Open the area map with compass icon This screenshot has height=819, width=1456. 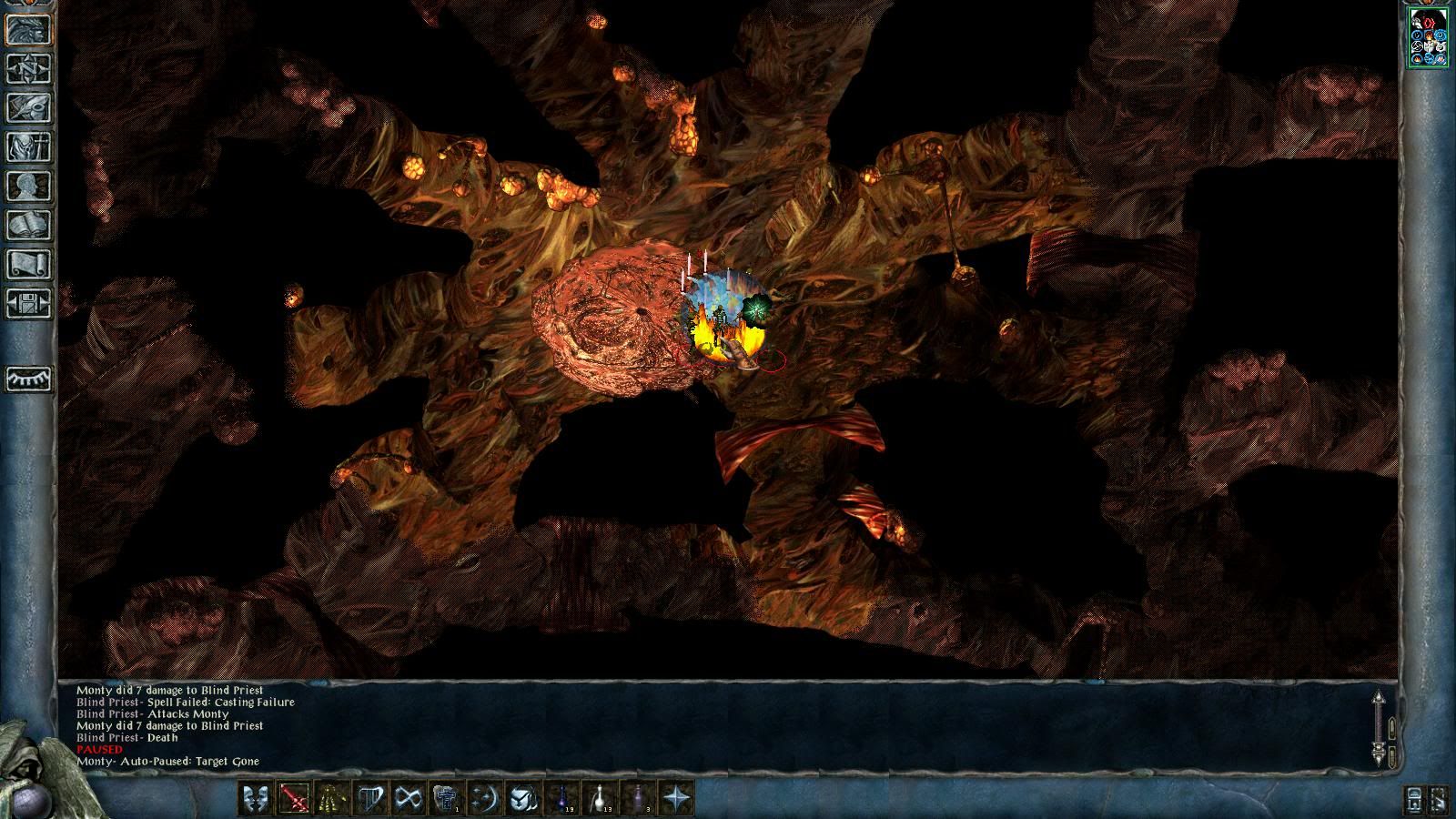coord(29,69)
